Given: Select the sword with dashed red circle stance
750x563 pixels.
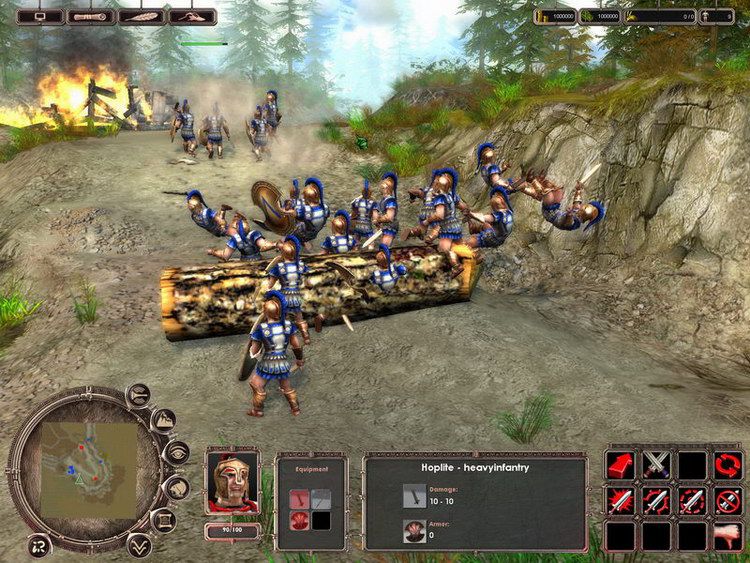Looking at the screenshot, I should pyautogui.click(x=692, y=500).
